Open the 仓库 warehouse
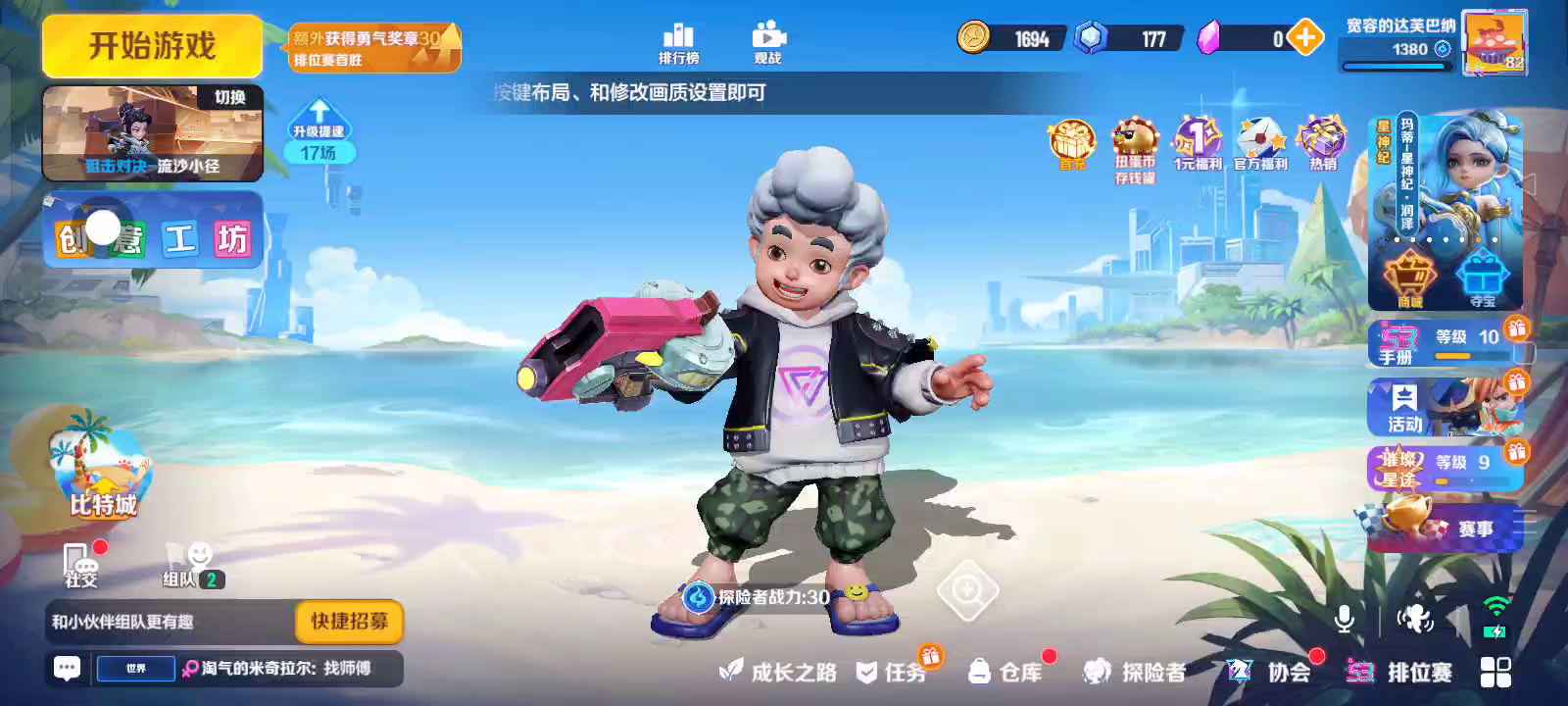 pos(1005,672)
